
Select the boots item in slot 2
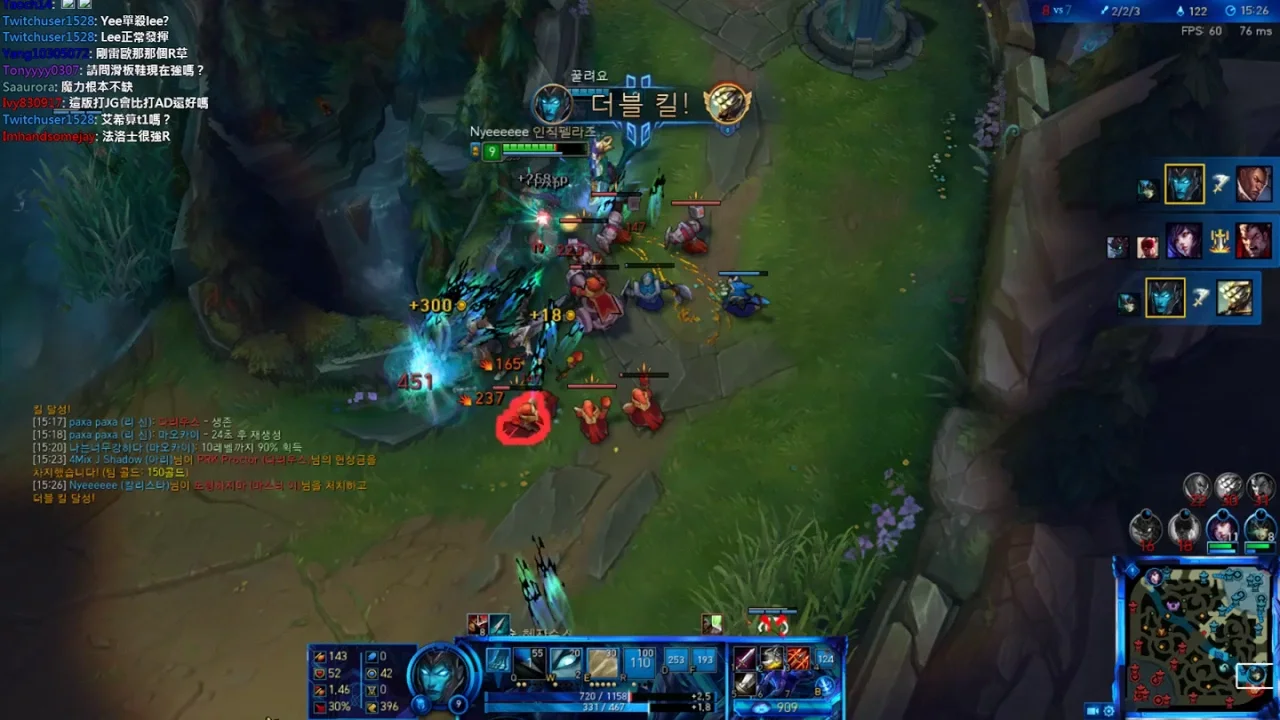[772, 658]
